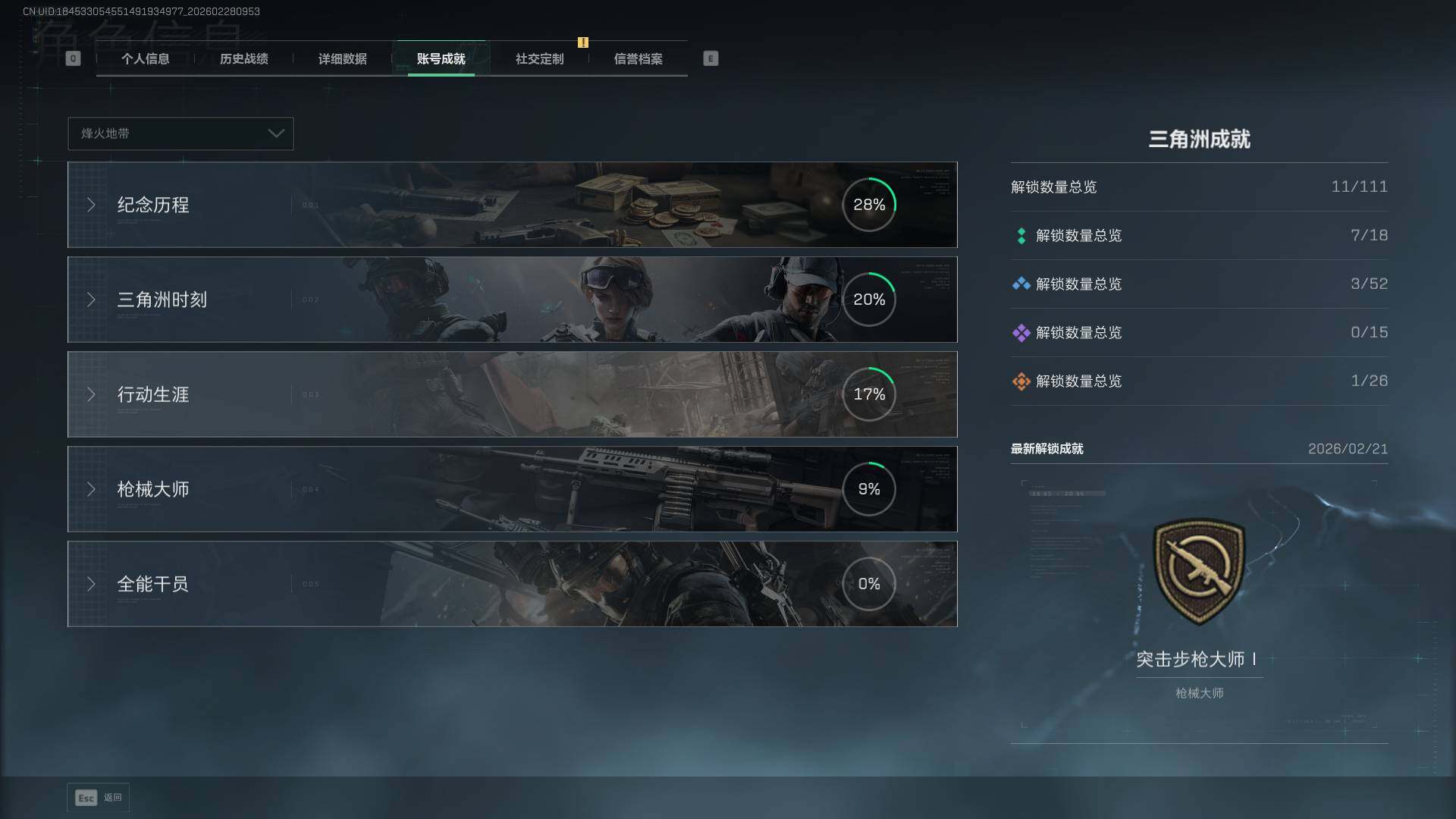Viewport: 1456px width, 819px height.
Task: Click the 返回 back button
Action: 99,798
